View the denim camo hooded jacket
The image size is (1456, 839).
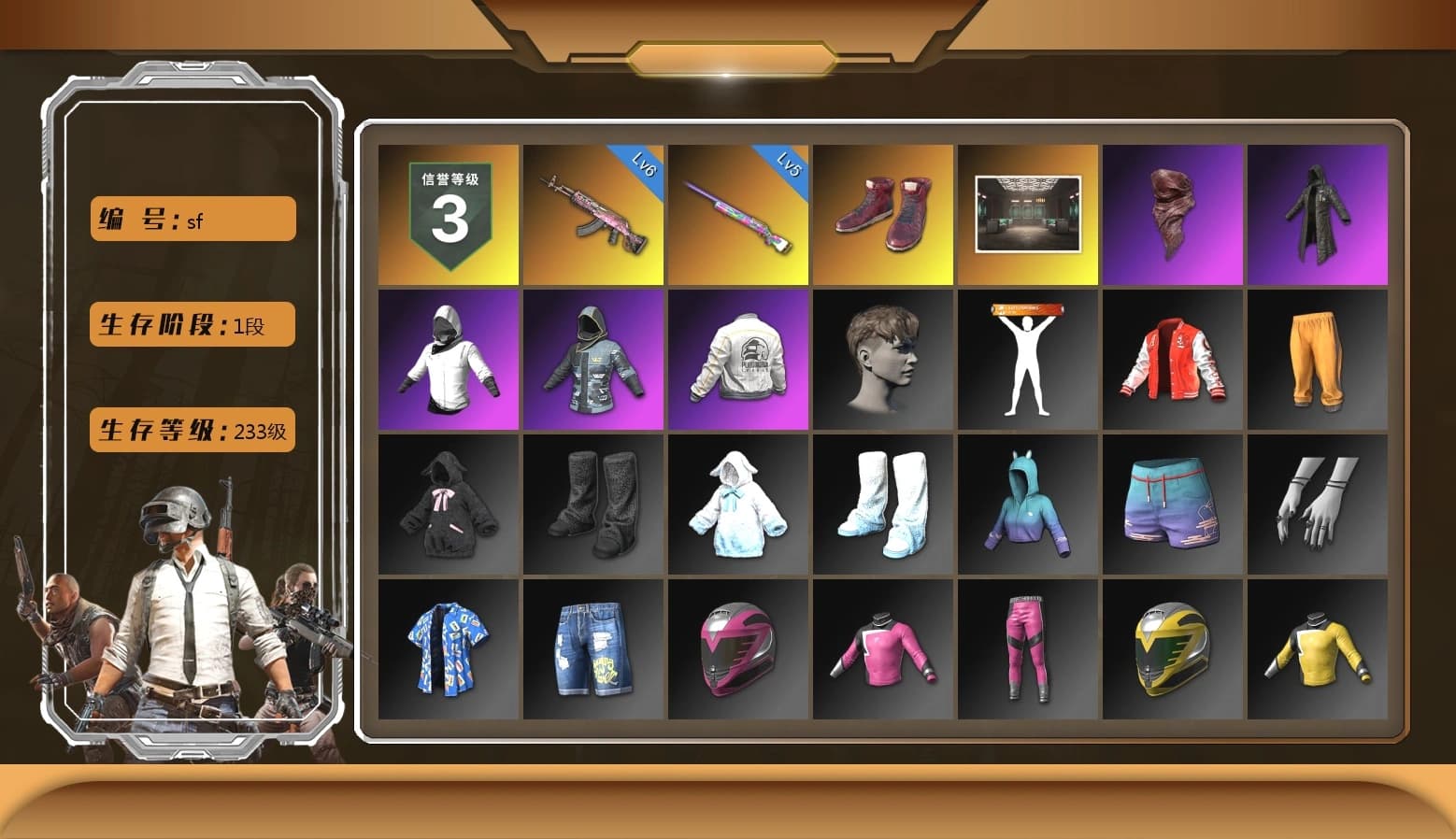point(592,358)
